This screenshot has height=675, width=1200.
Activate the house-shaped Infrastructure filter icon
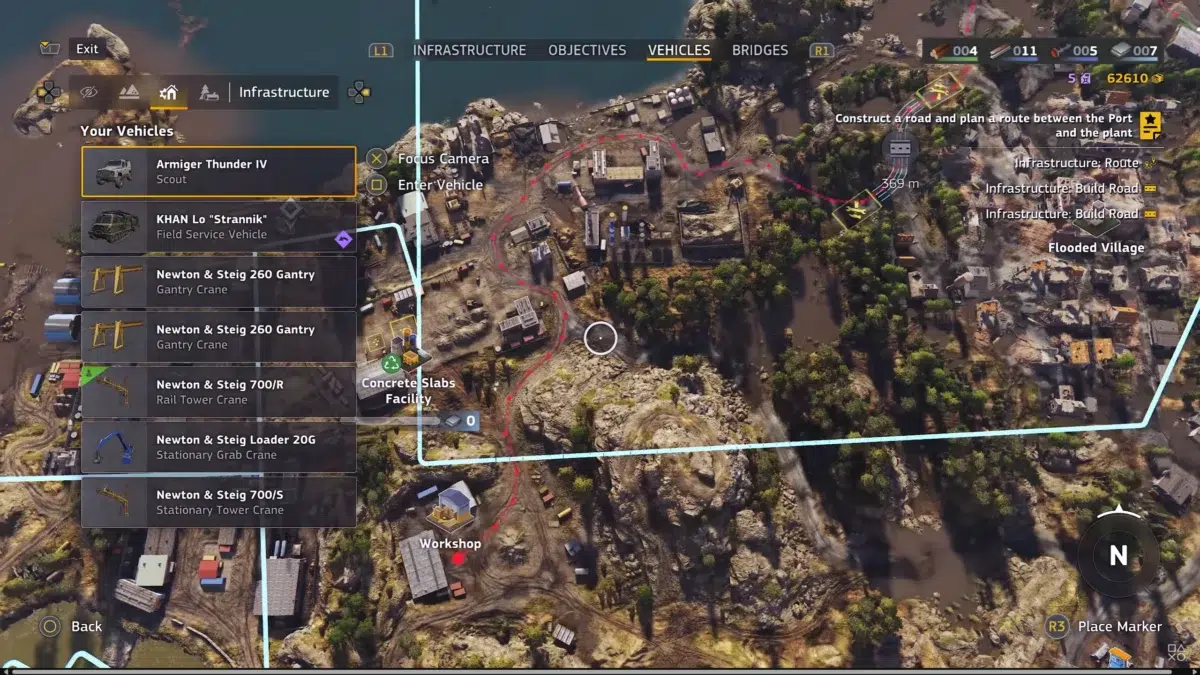click(169, 92)
